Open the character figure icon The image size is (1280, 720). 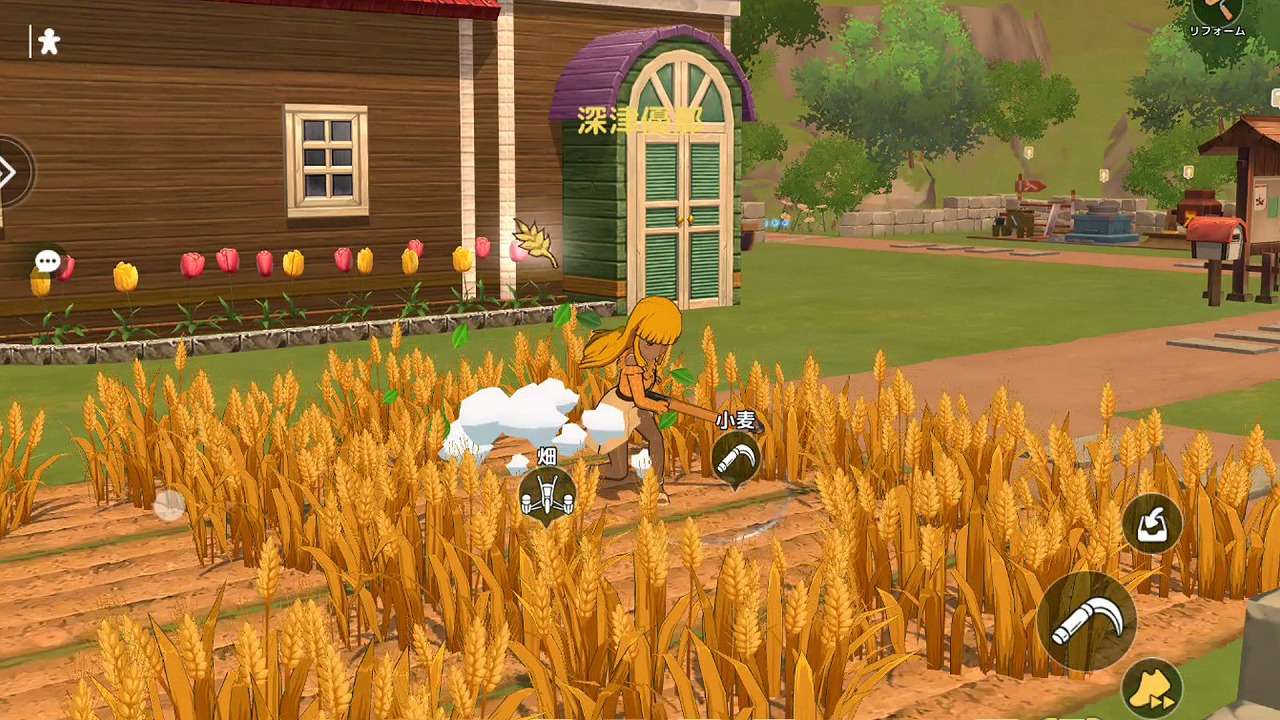click(48, 41)
